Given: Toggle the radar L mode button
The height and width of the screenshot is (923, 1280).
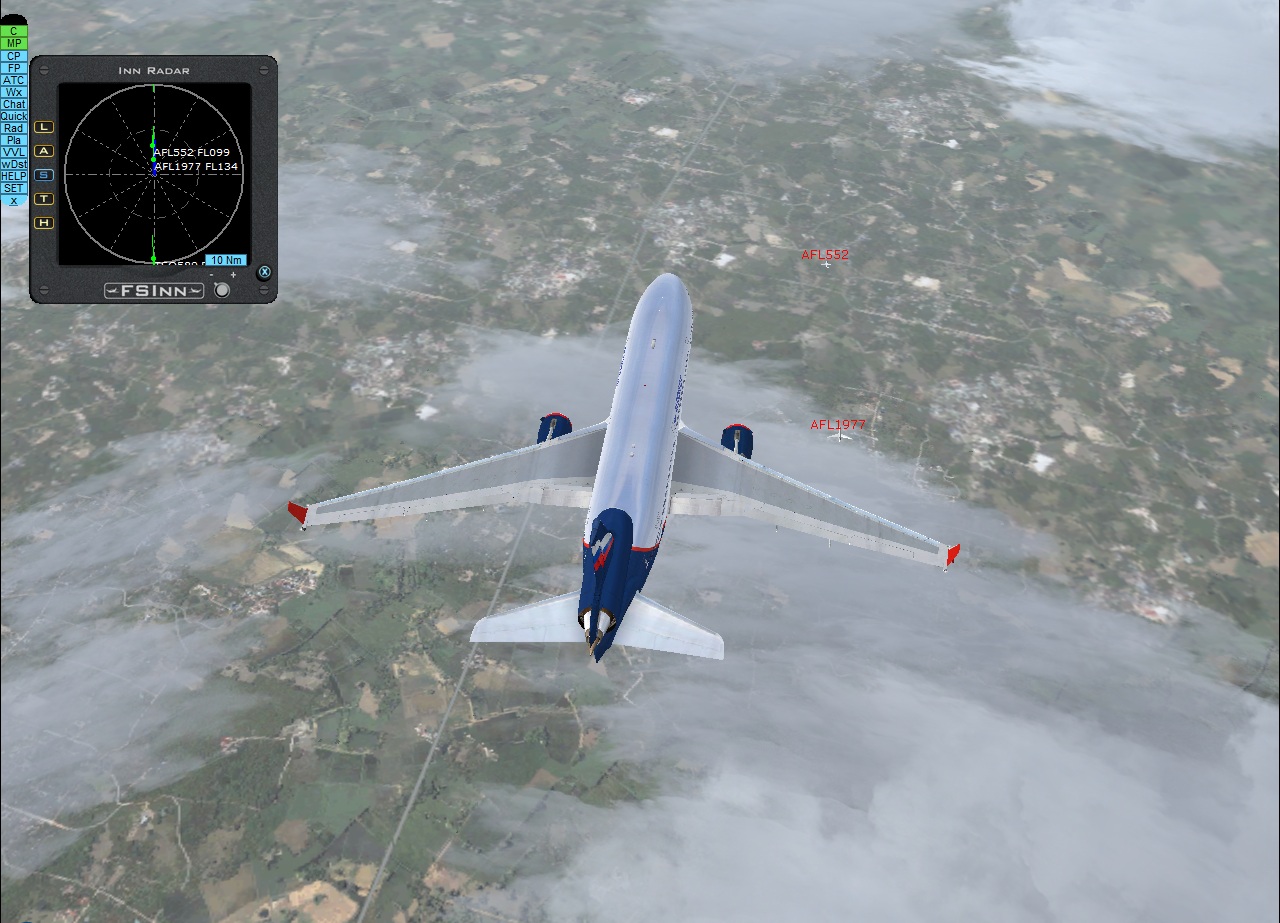Looking at the screenshot, I should point(44,127).
